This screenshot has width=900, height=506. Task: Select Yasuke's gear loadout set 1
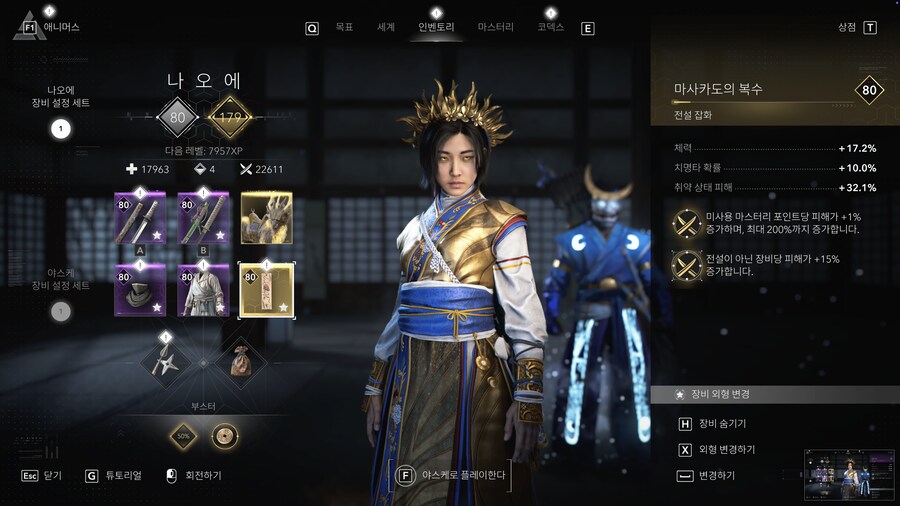point(60,312)
